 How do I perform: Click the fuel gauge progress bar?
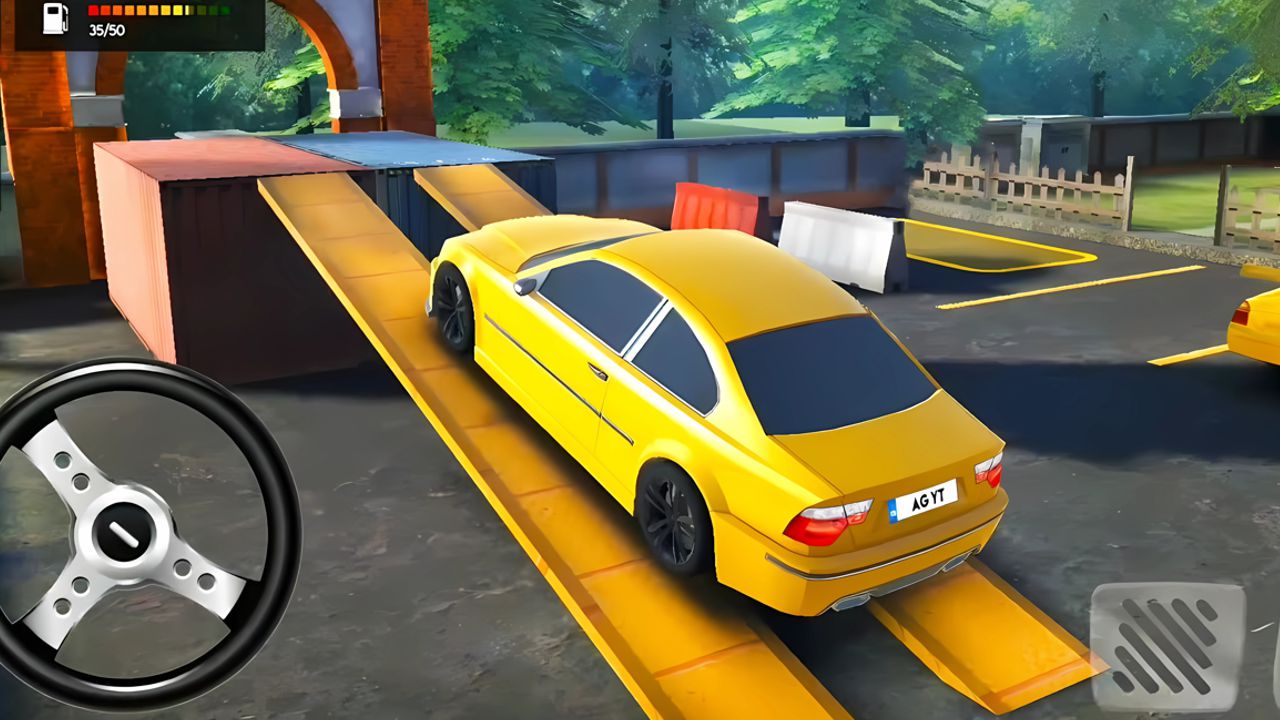(x=160, y=10)
